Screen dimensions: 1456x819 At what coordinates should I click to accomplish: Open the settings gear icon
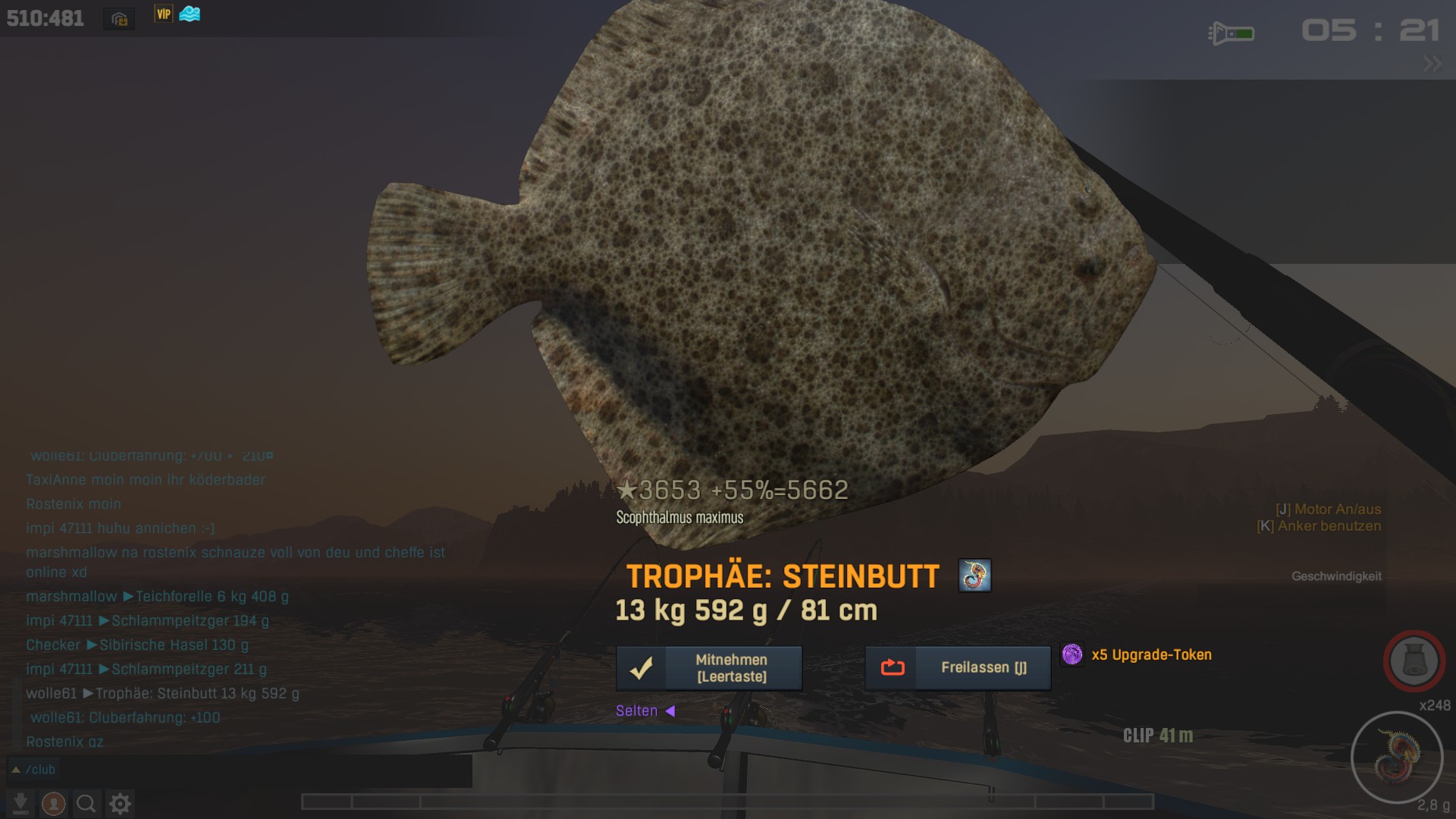(120, 803)
